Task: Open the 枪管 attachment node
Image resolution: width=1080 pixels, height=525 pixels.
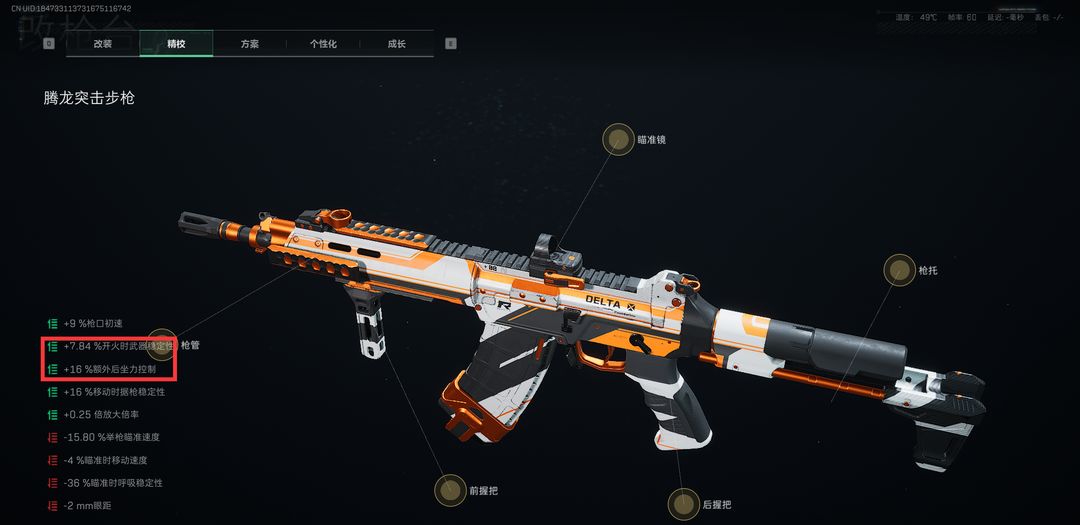Action: [163, 345]
